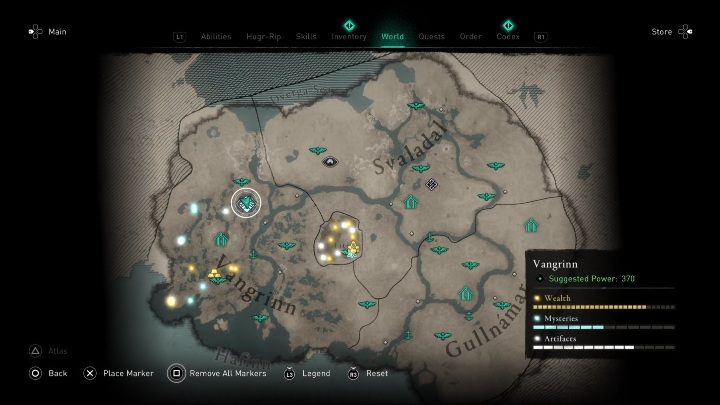Image resolution: width=720 pixels, height=405 pixels.
Task: Open the Hugr-Rip tab
Action: click(264, 37)
